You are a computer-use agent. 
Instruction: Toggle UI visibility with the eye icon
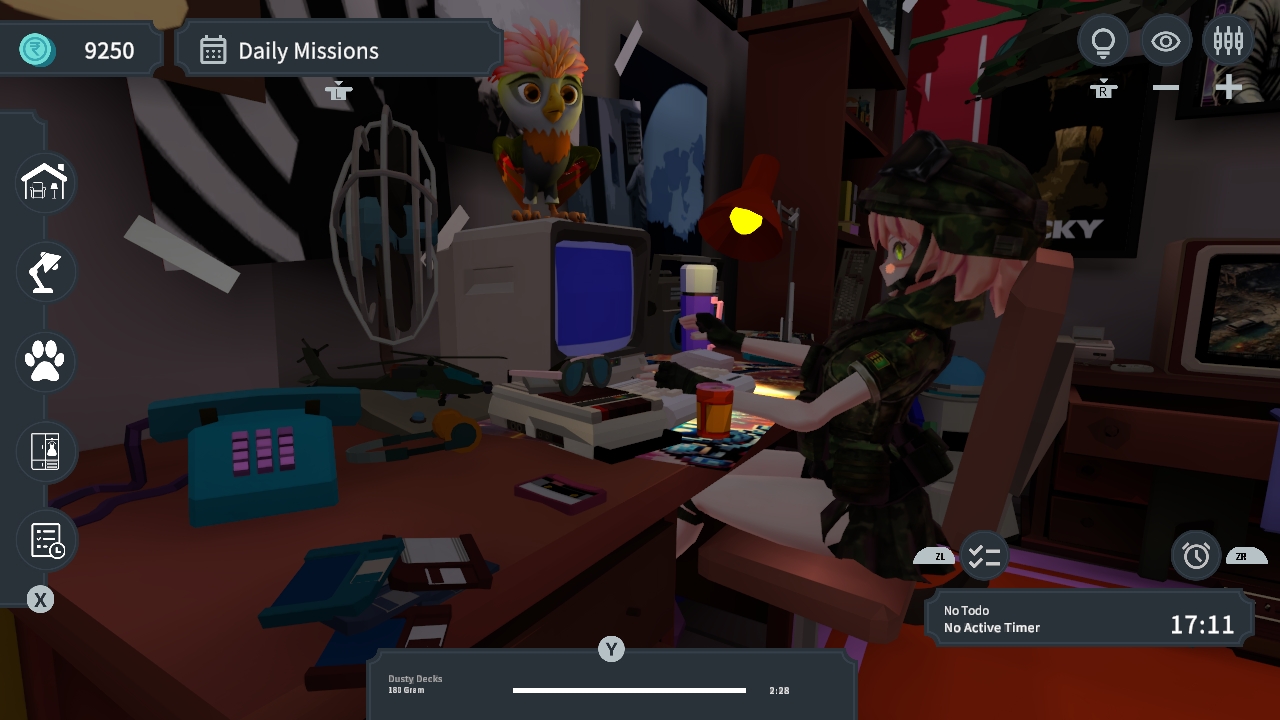click(1166, 41)
